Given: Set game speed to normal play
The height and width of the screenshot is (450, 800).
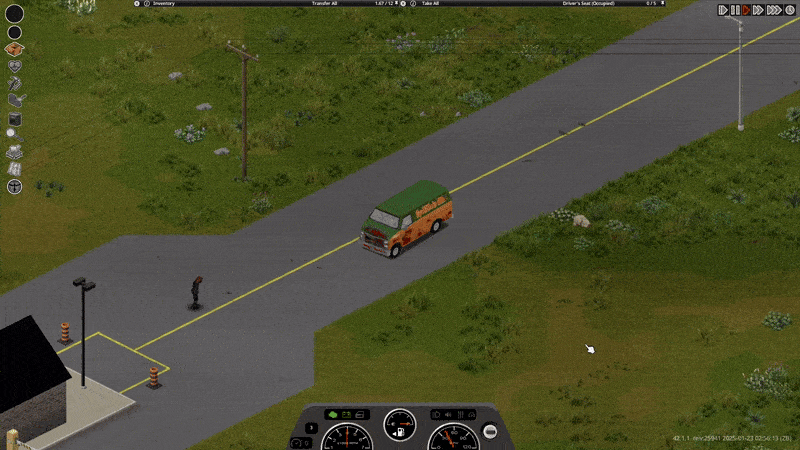Looking at the screenshot, I should [x=746, y=10].
